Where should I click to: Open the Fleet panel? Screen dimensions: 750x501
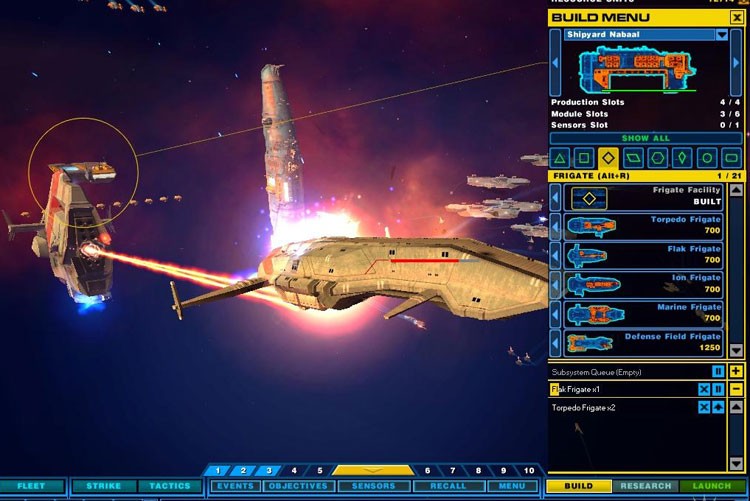tap(32, 486)
